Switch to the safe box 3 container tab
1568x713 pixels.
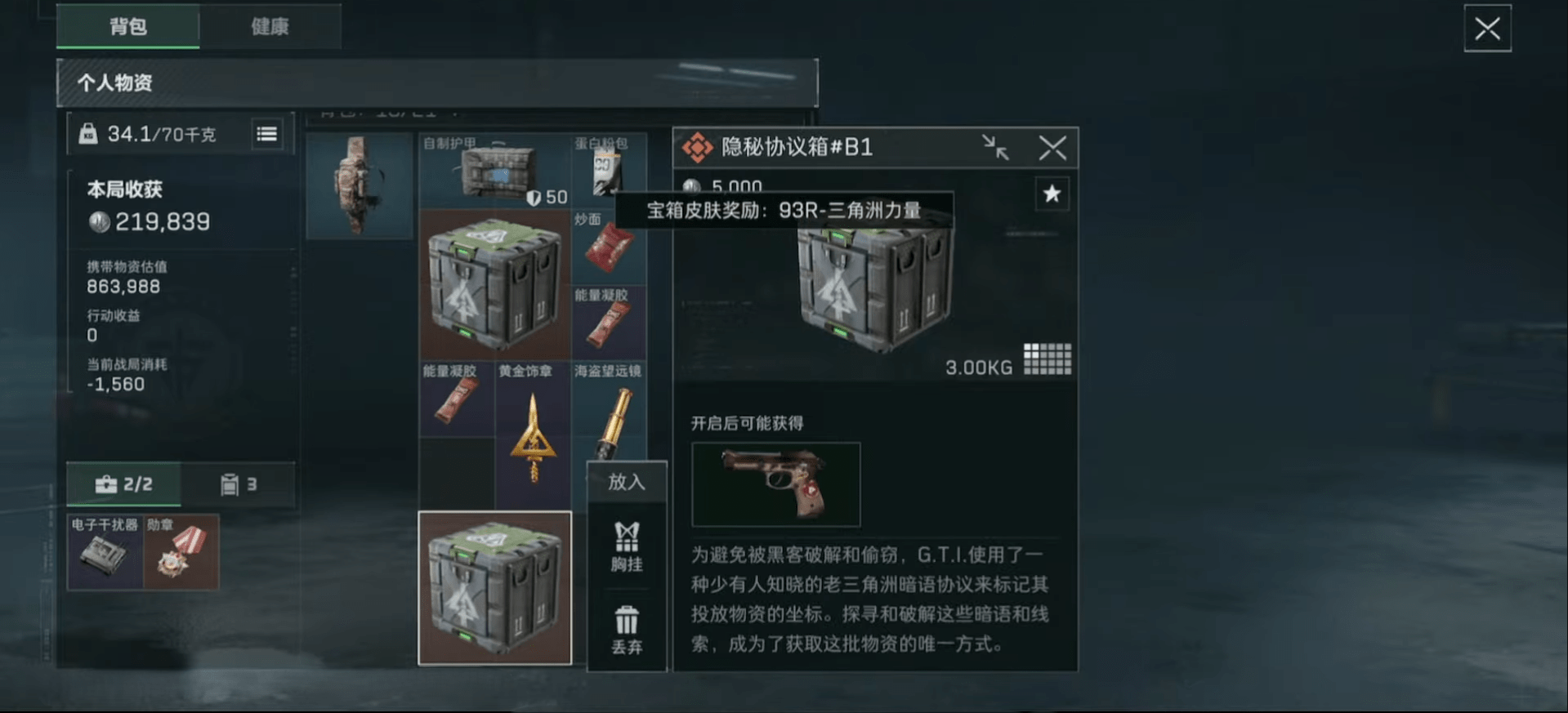pyautogui.click(x=238, y=484)
